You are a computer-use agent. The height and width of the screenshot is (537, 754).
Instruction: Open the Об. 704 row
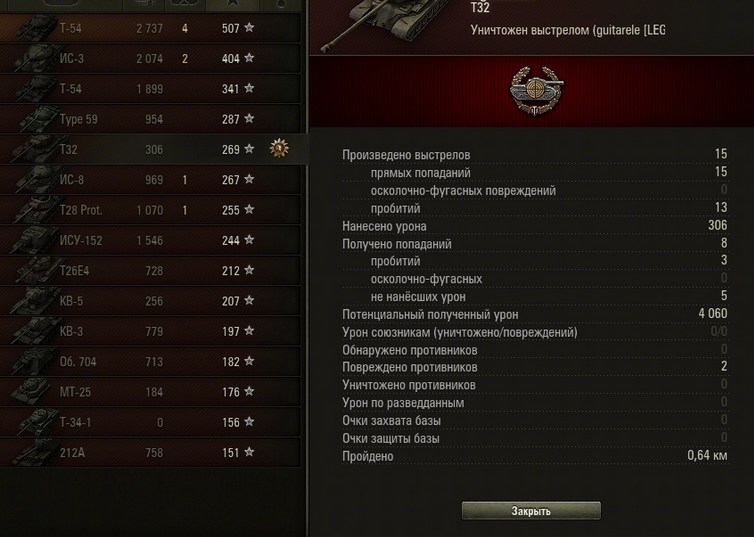coord(150,362)
